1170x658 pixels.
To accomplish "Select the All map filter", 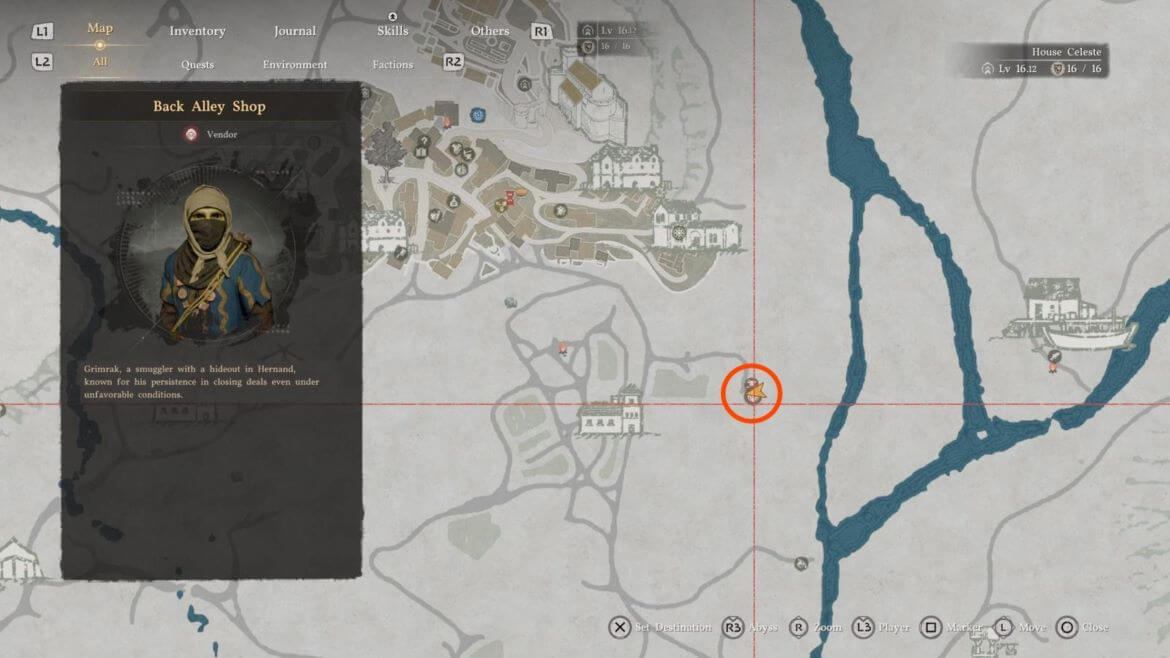I will click(x=100, y=62).
